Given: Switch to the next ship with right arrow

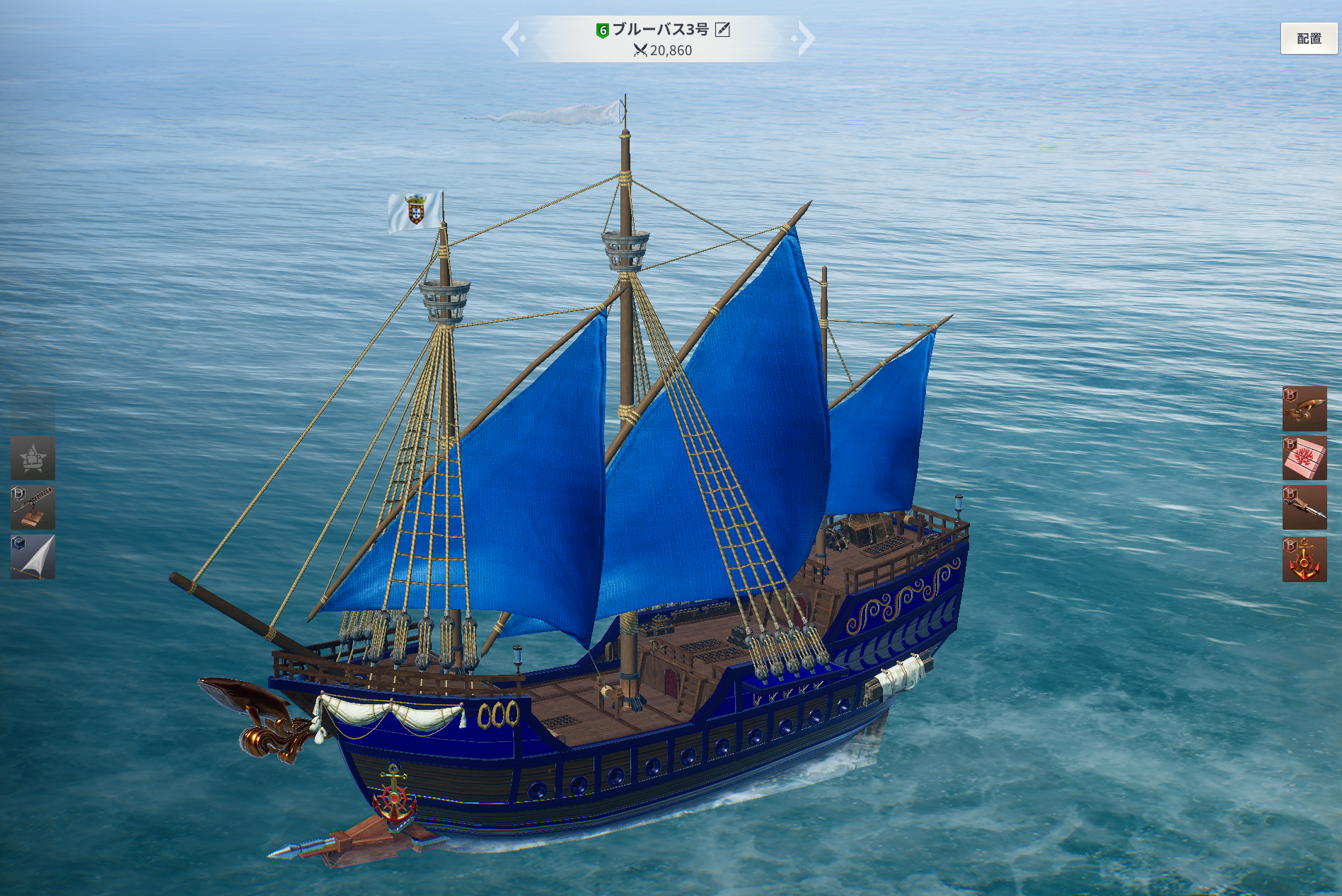Looking at the screenshot, I should click(x=805, y=38).
